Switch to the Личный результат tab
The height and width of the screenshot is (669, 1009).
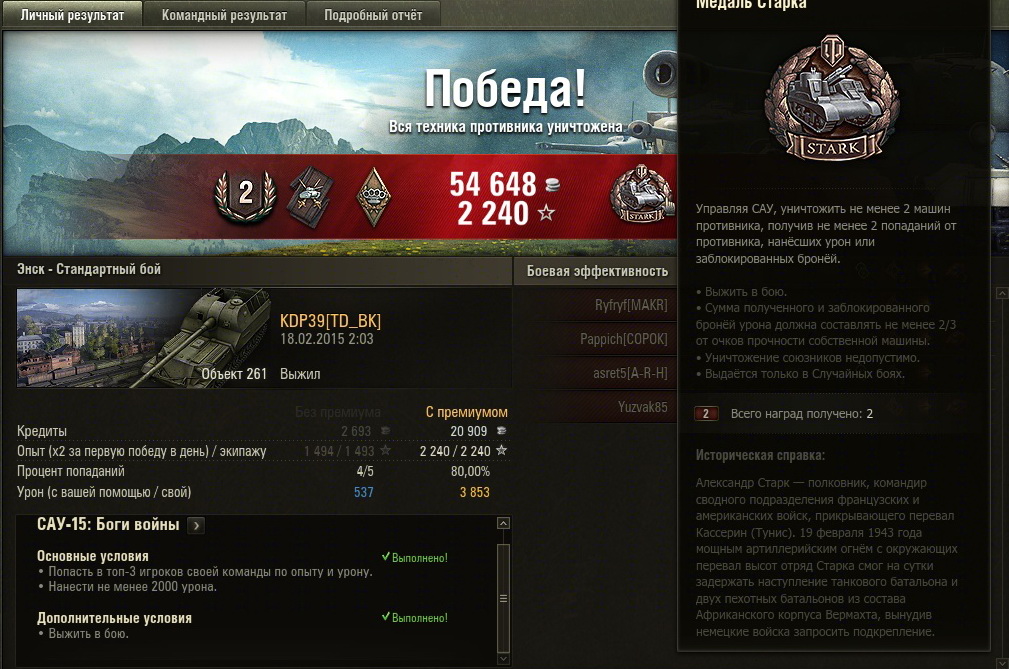[72, 15]
